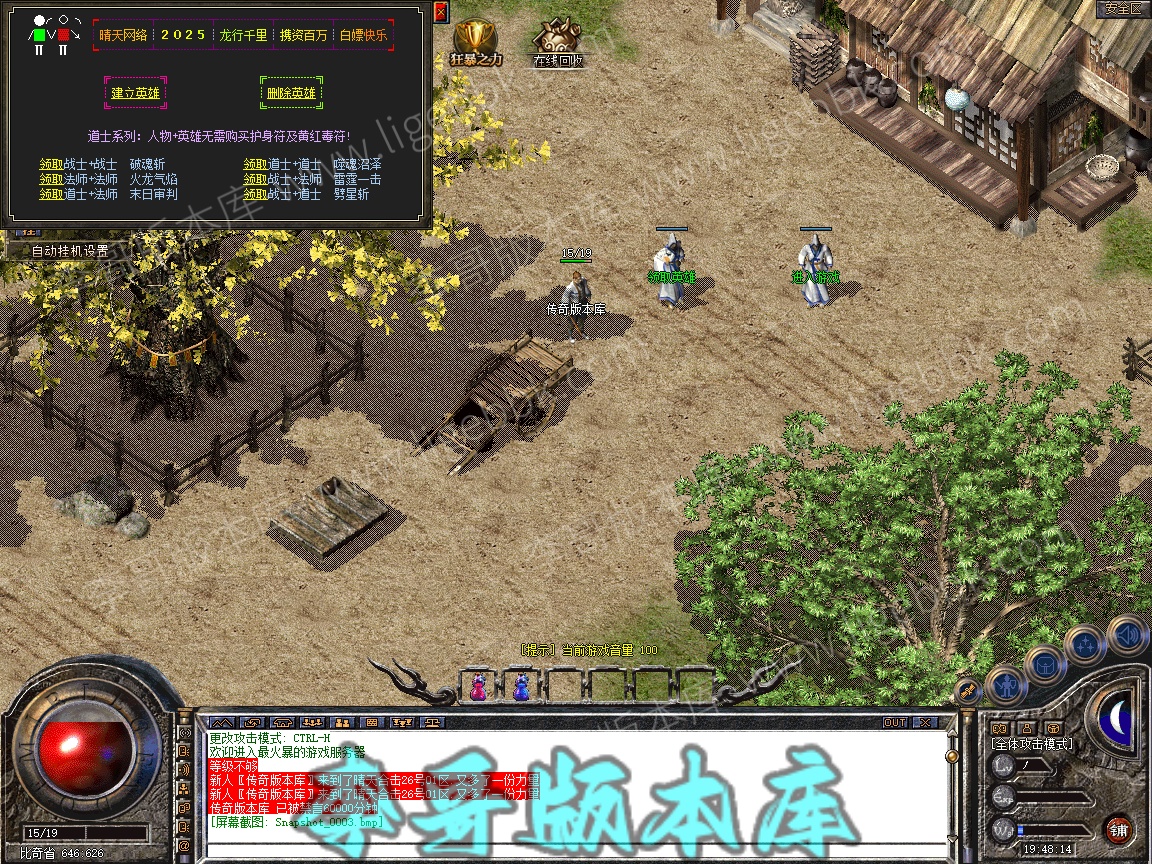
Task: Click the 建立英雄 create hero button
Action: pos(135,93)
